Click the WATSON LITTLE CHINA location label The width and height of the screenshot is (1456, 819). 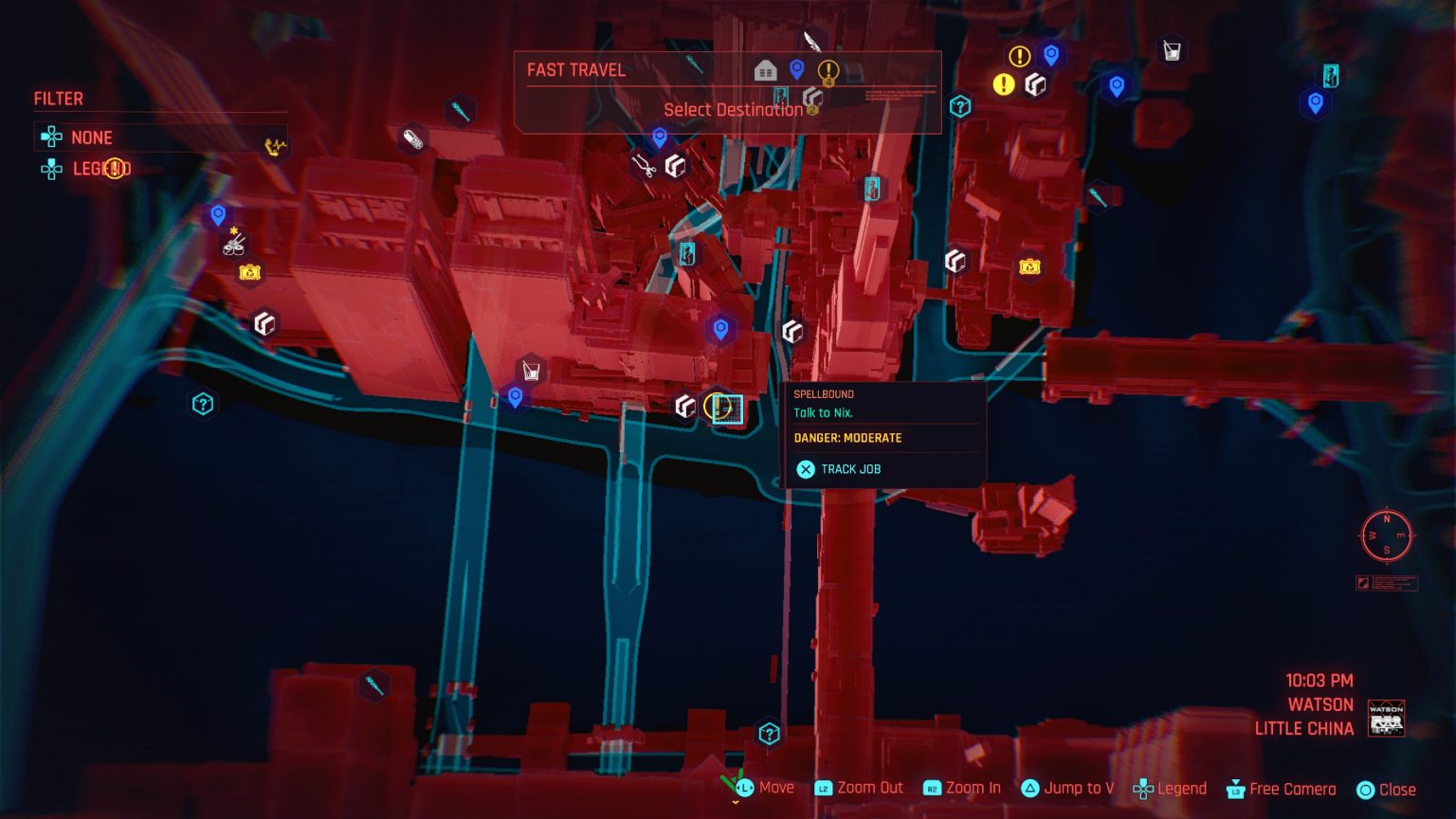[x=1321, y=717]
